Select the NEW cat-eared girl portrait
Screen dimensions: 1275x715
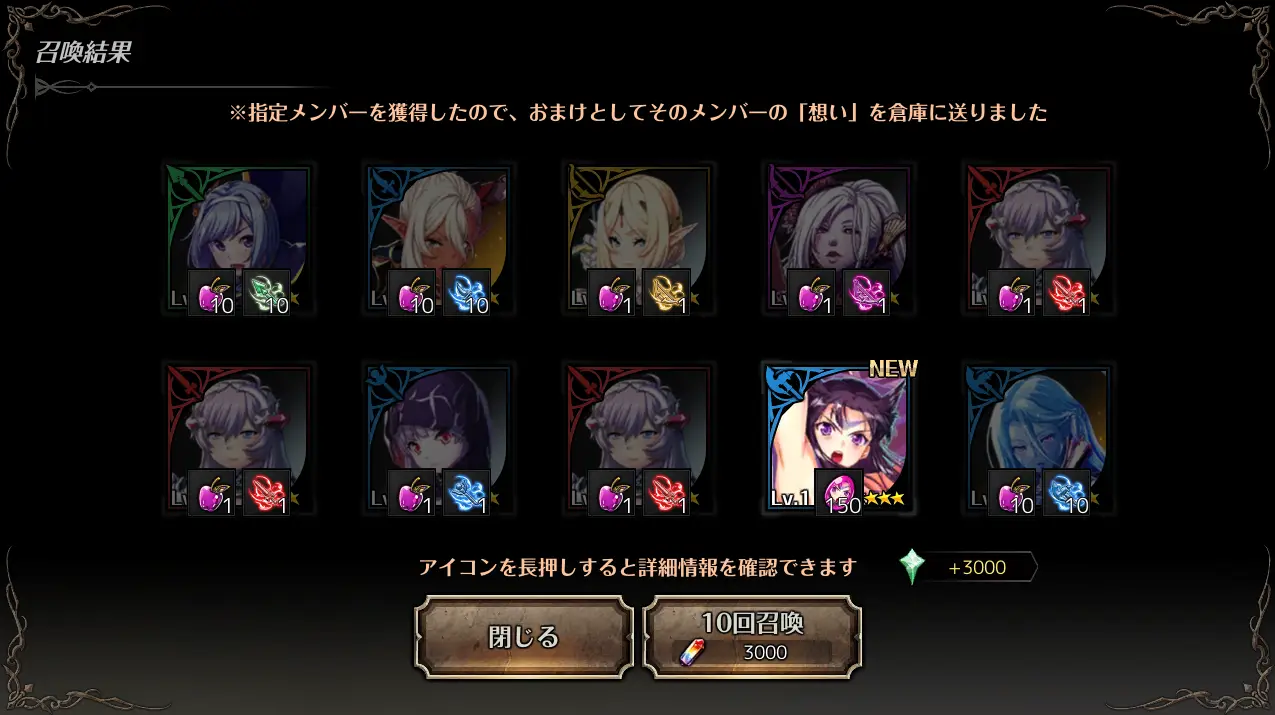tap(838, 439)
